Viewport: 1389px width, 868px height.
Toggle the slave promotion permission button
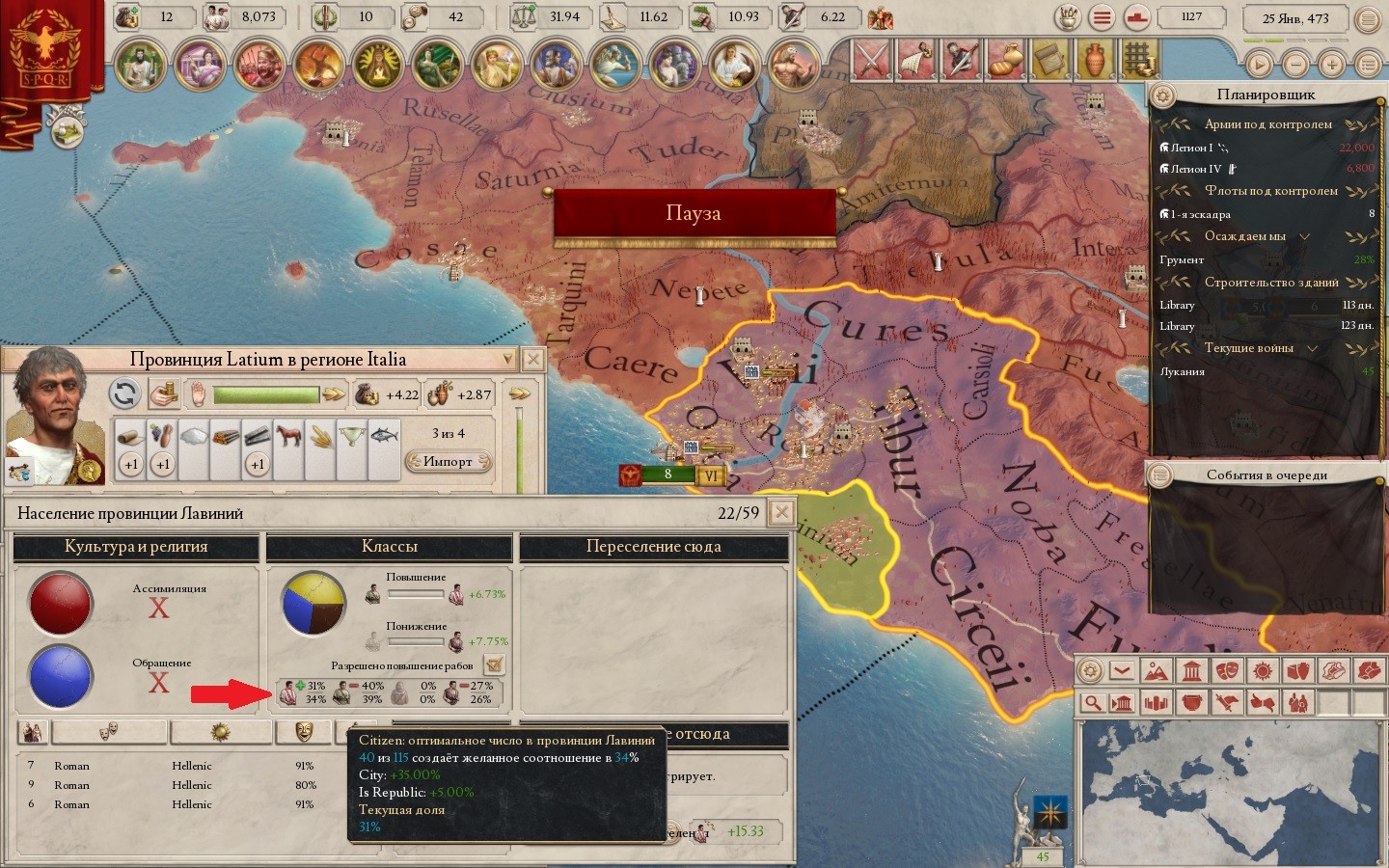click(494, 664)
